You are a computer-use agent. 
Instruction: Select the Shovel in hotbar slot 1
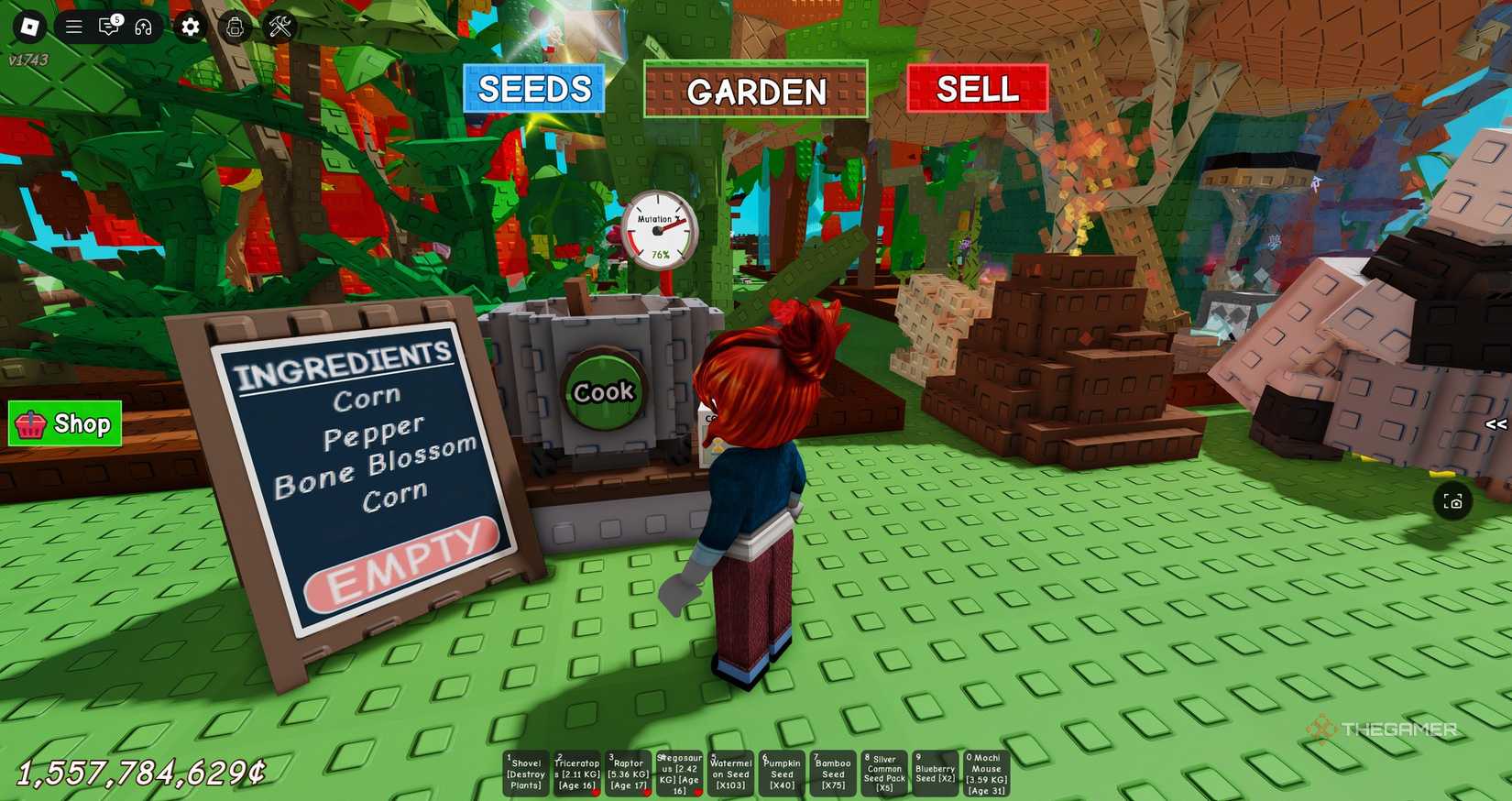point(526,773)
